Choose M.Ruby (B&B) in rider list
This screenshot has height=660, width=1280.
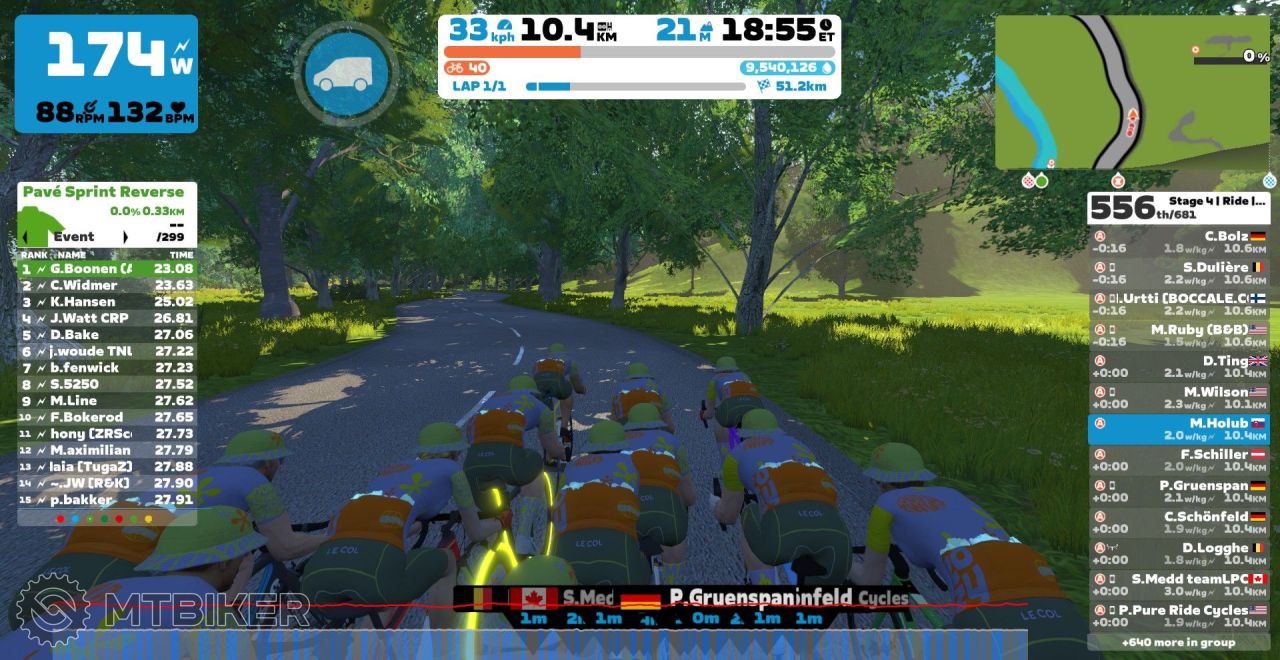(1178, 336)
